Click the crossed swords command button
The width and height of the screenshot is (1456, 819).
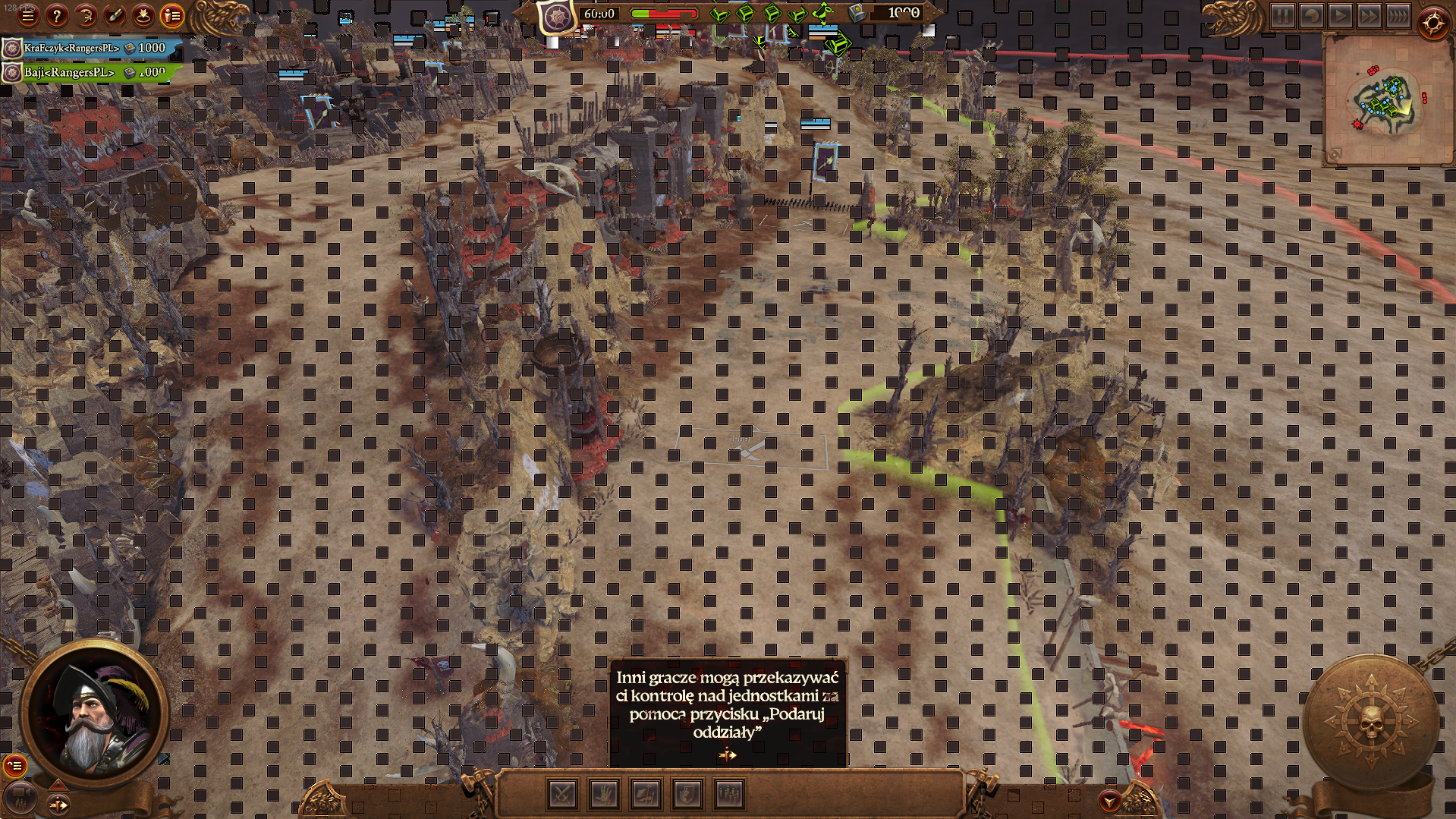(x=562, y=795)
